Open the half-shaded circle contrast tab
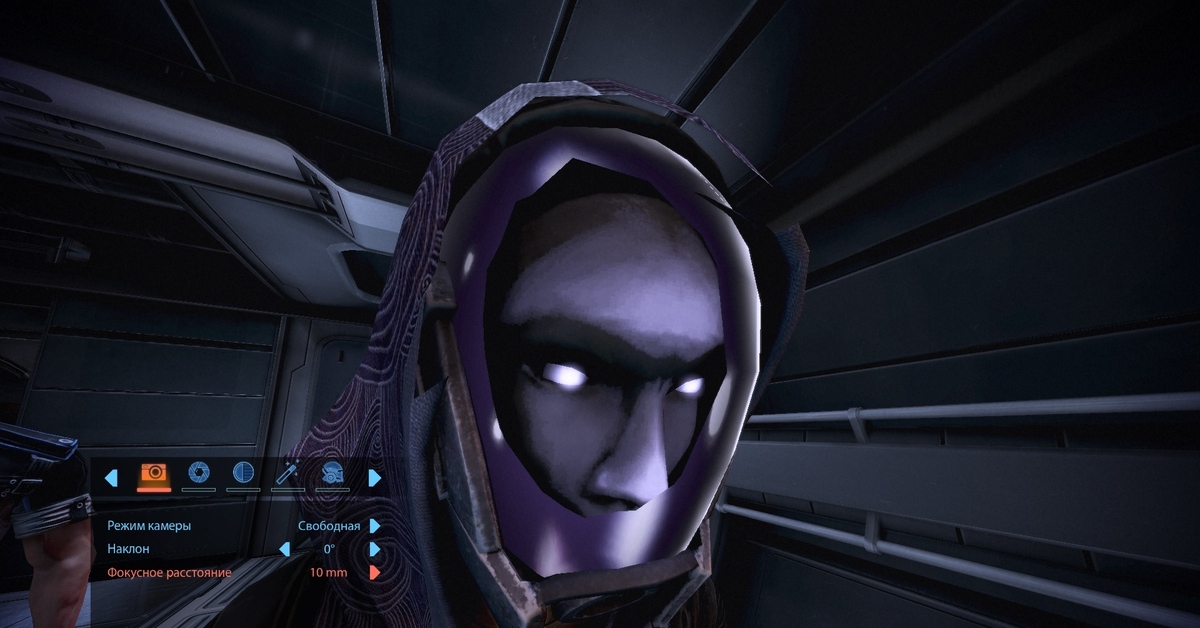Image resolution: width=1200 pixels, height=628 pixels. (243, 474)
